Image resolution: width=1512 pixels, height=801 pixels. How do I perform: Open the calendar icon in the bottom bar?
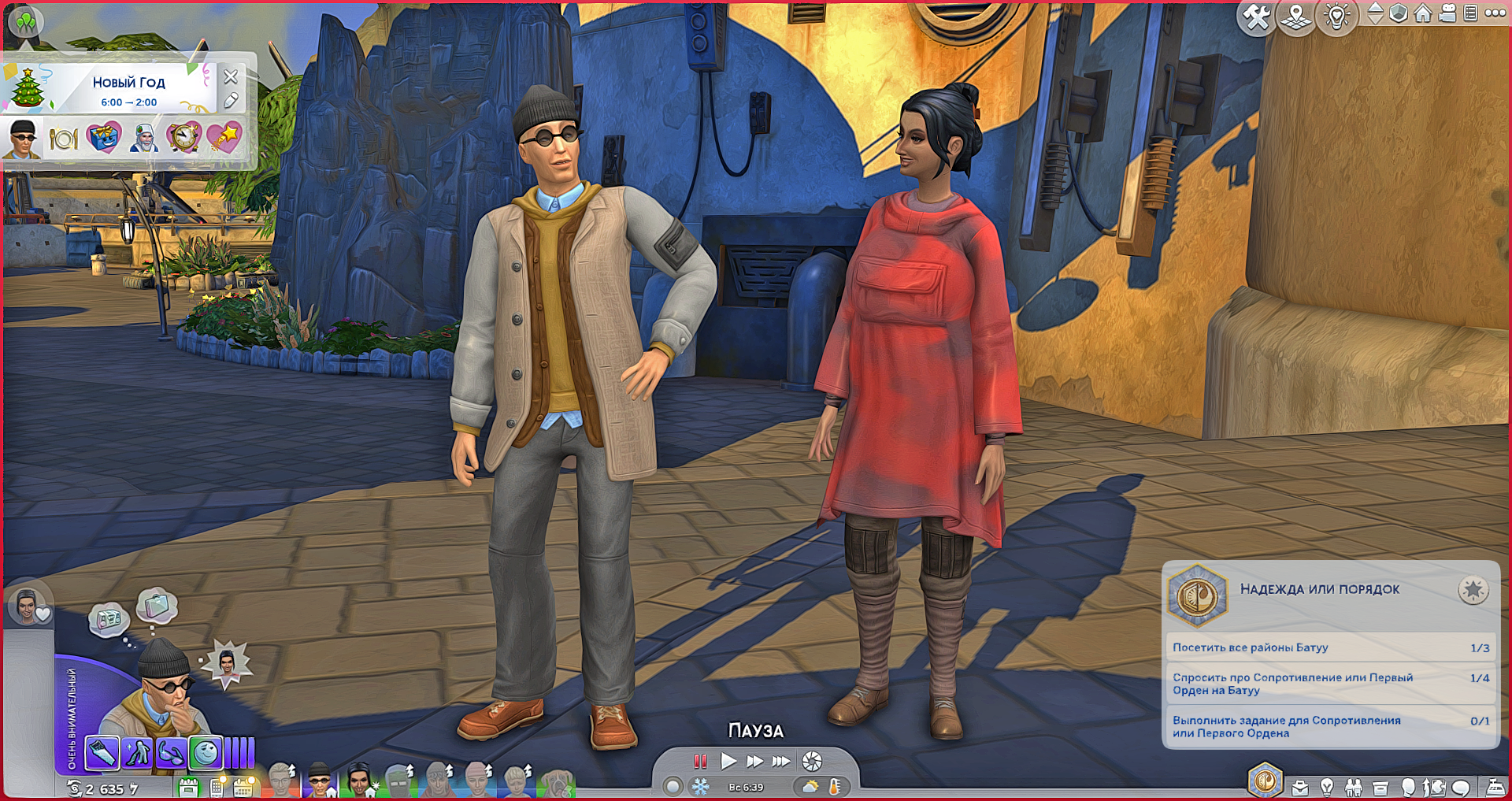click(x=243, y=787)
